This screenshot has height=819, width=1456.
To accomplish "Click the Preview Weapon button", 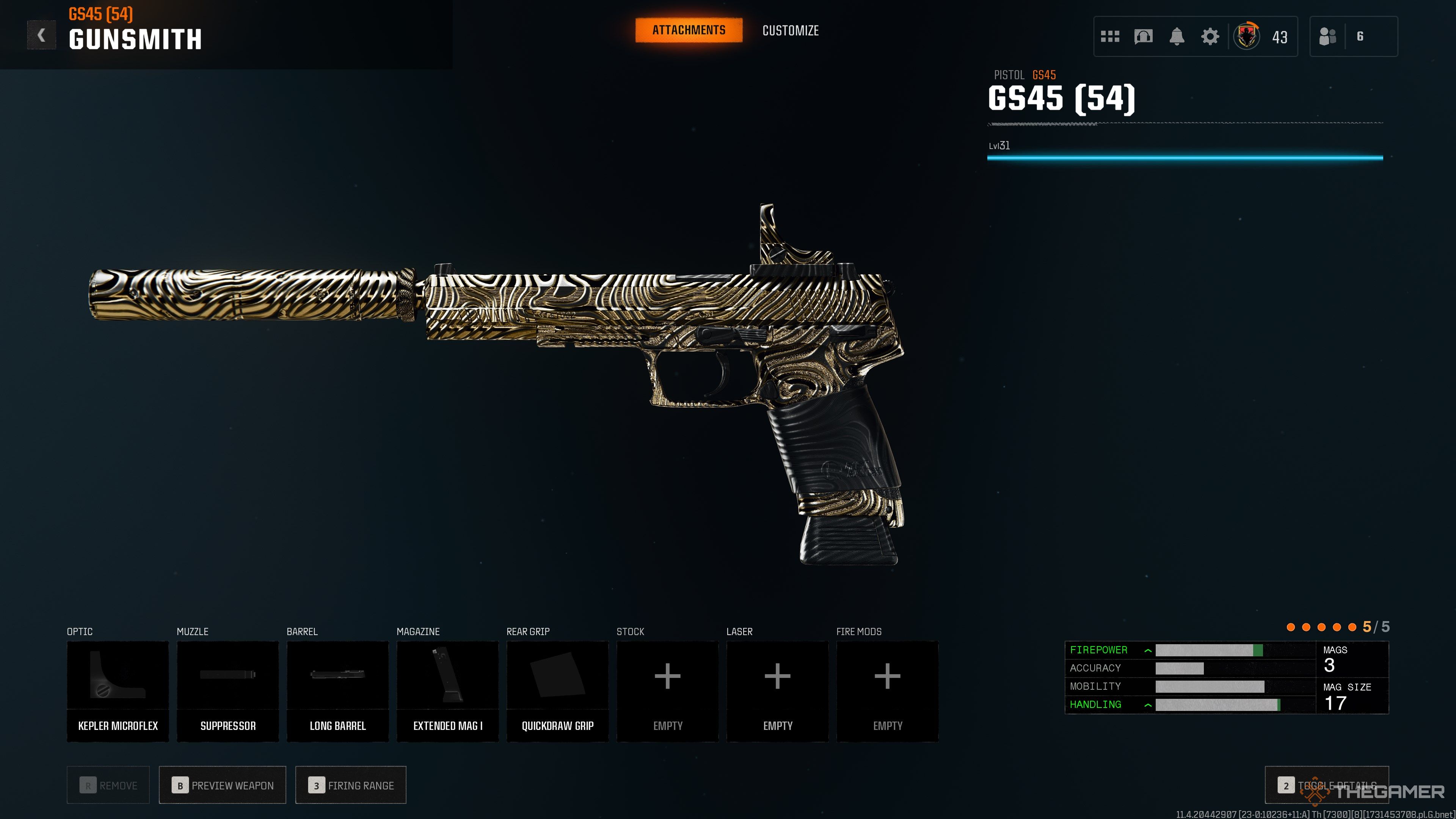I will tap(223, 785).
